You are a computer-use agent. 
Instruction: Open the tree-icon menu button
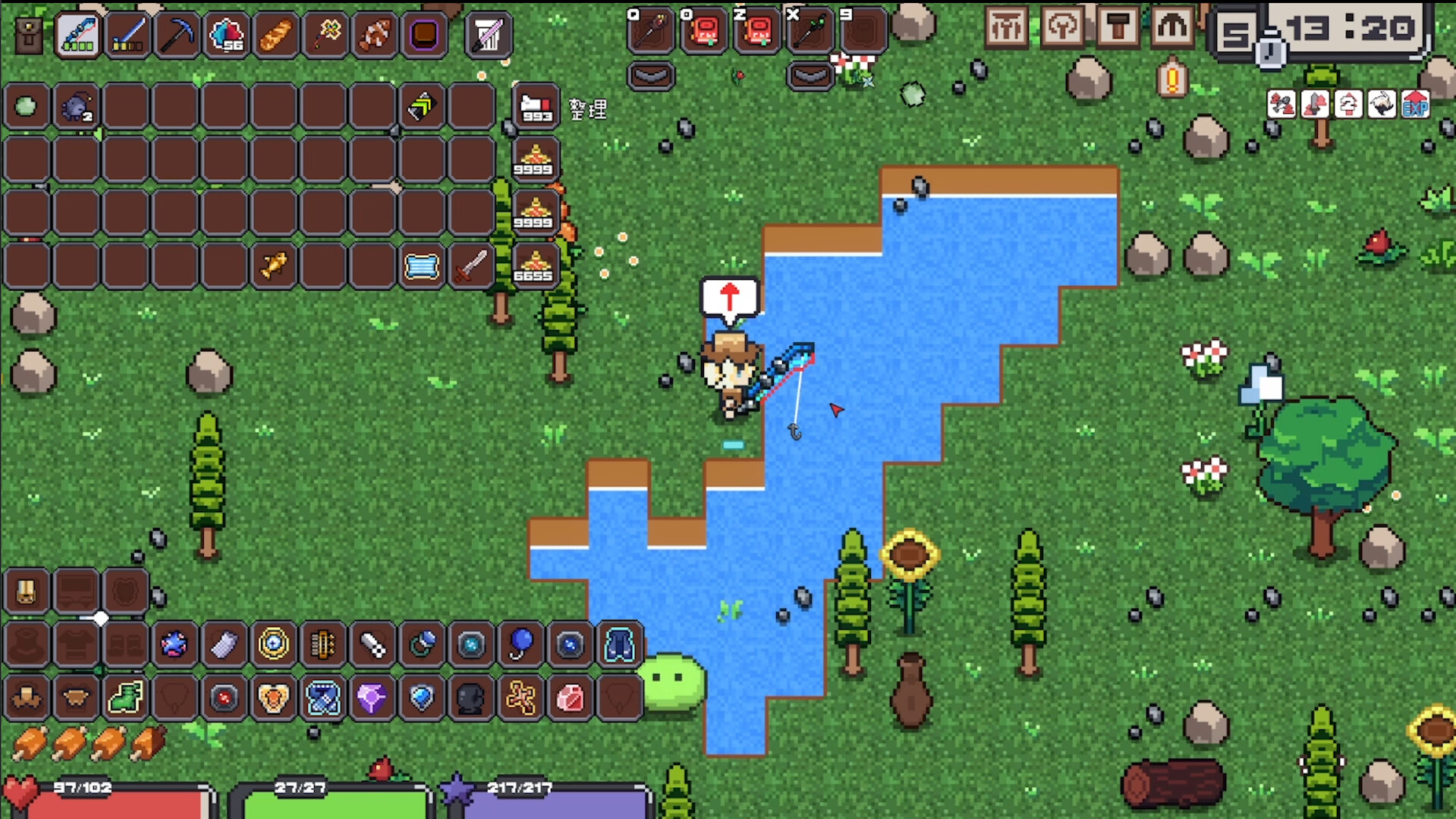click(x=1061, y=27)
